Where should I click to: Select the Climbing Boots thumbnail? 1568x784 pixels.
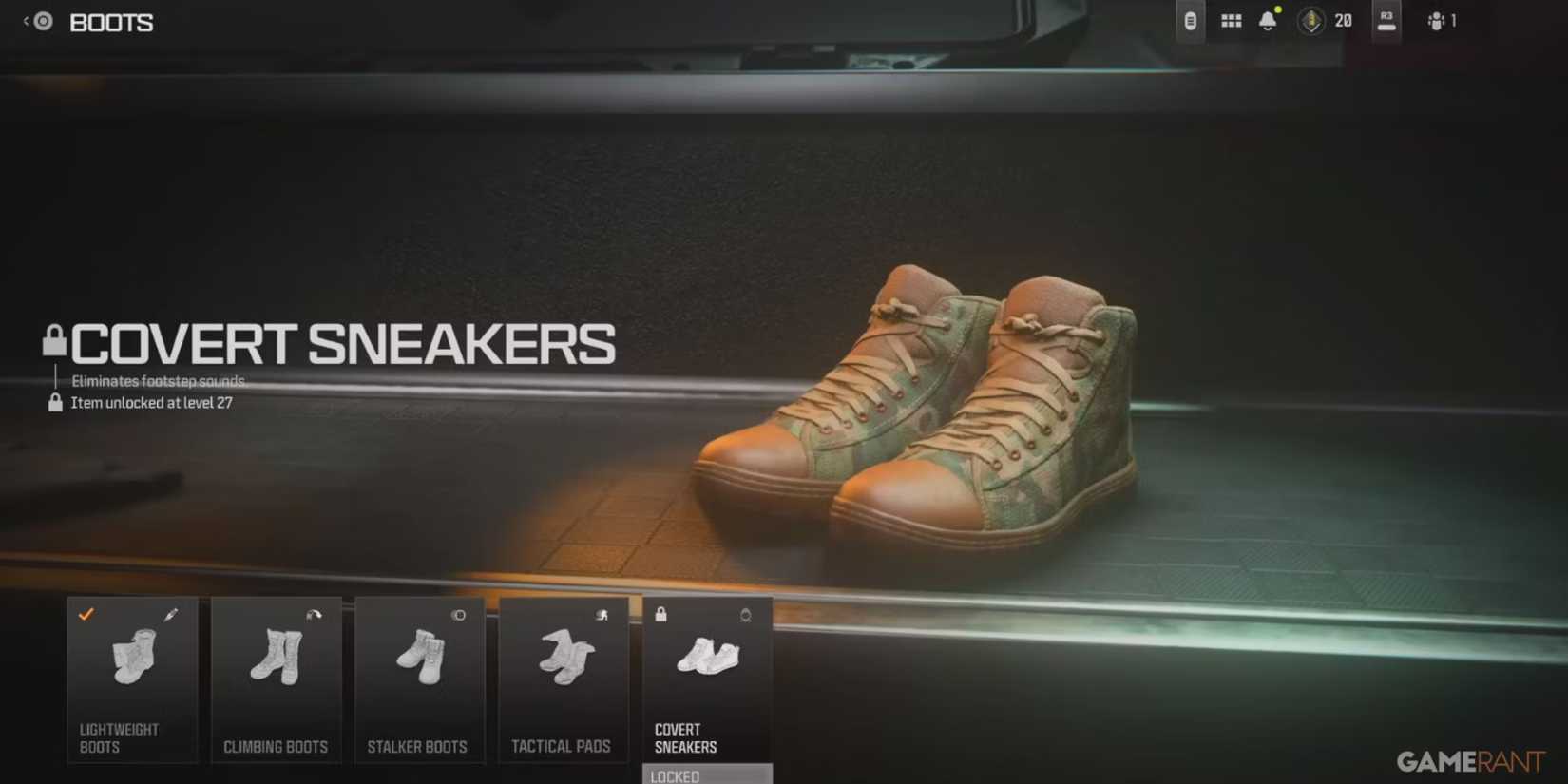point(276,679)
